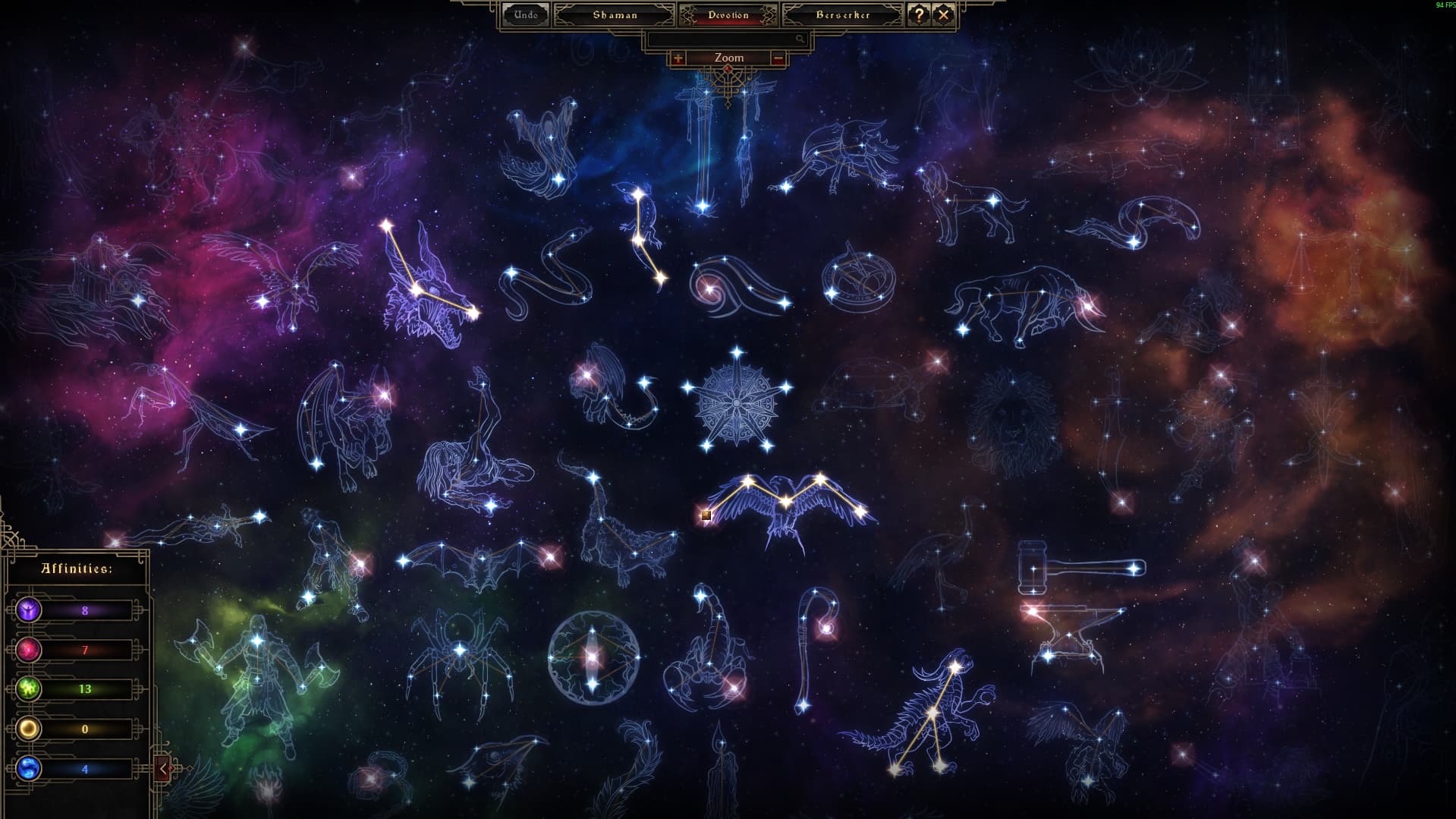1456x819 pixels.
Task: Choose the green affinity icon
Action: (x=30, y=689)
